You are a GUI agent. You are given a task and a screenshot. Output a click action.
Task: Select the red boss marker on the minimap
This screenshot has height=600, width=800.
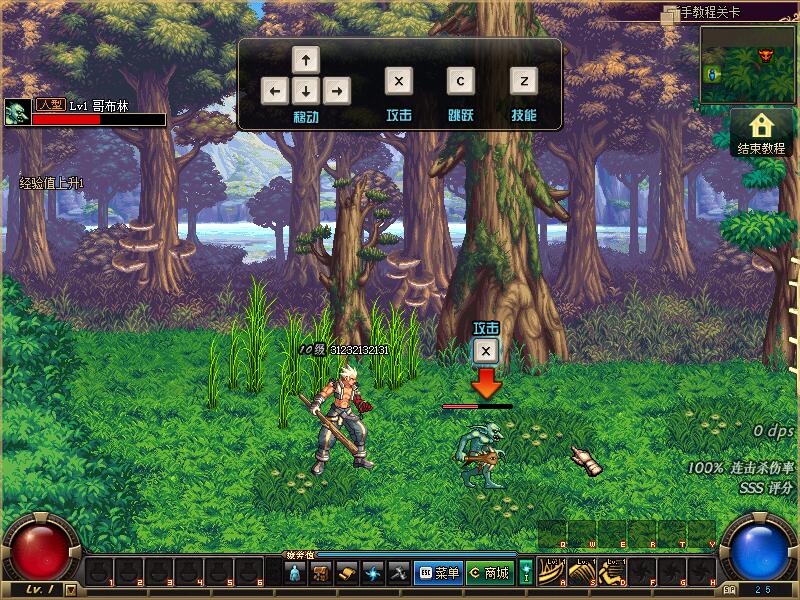tap(767, 53)
